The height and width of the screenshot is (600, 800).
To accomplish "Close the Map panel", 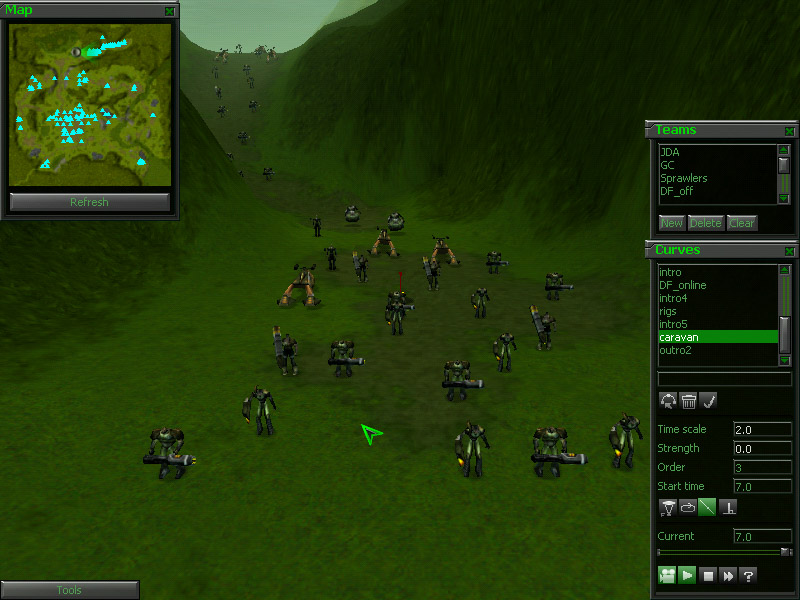I will tap(170, 11).
